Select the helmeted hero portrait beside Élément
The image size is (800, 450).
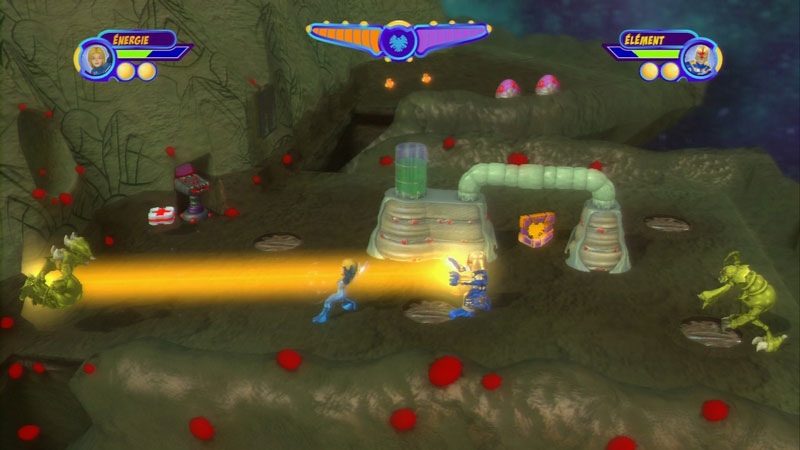click(699, 56)
